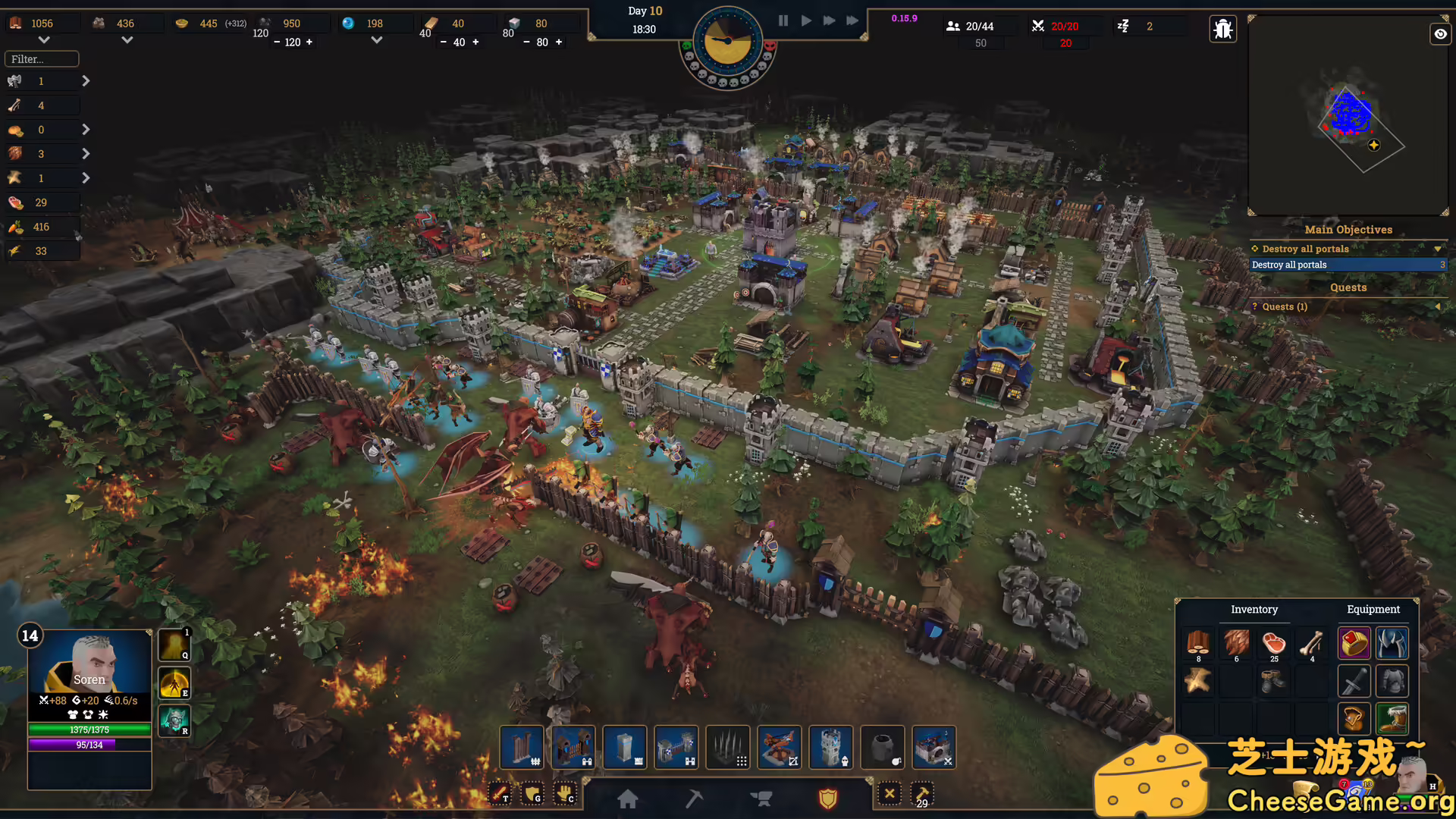Click the hammer repair button

pos(922,795)
